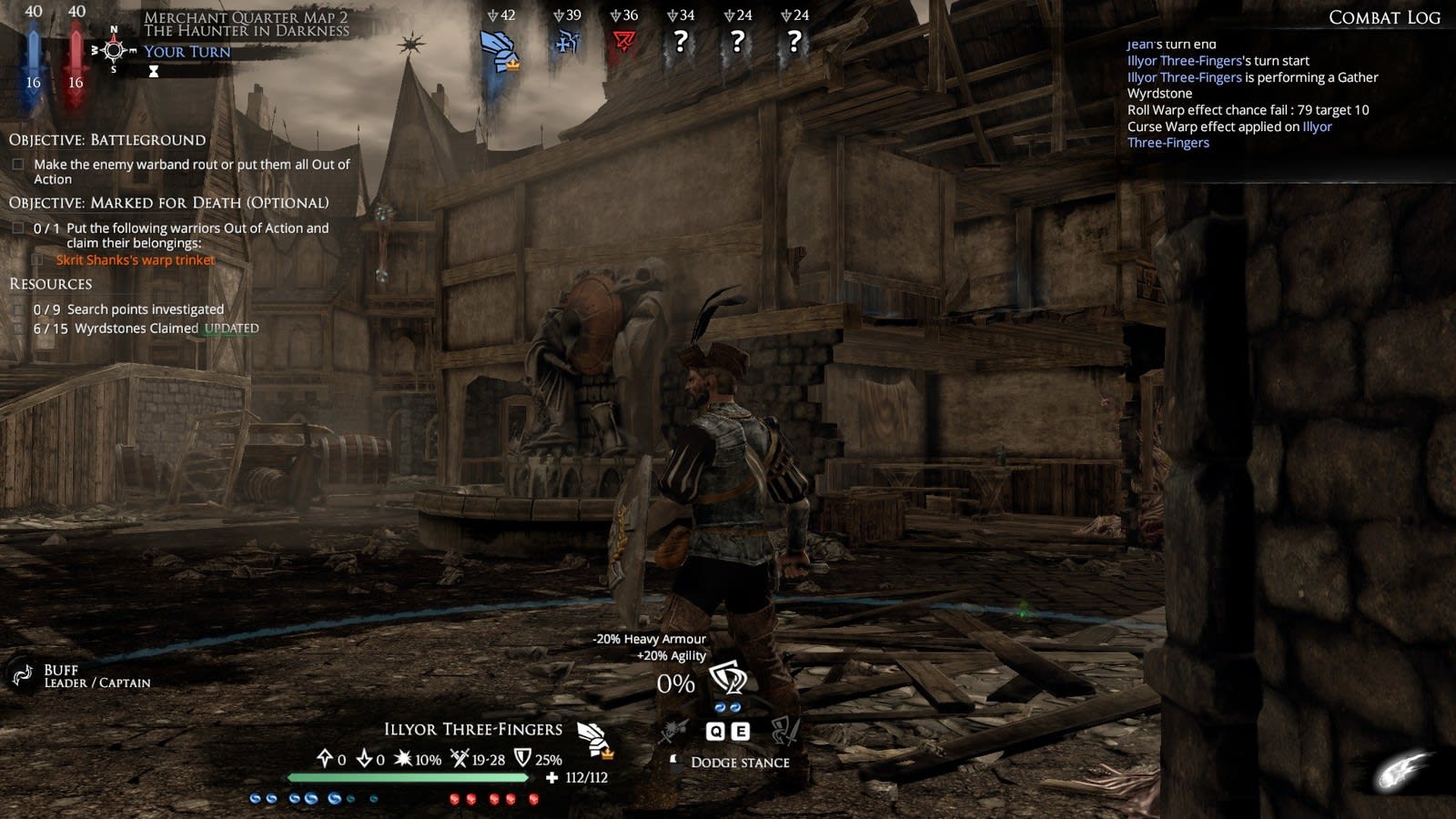1456x819 pixels.
Task: Select the Dodge Stance shield icon
Action: [728, 678]
